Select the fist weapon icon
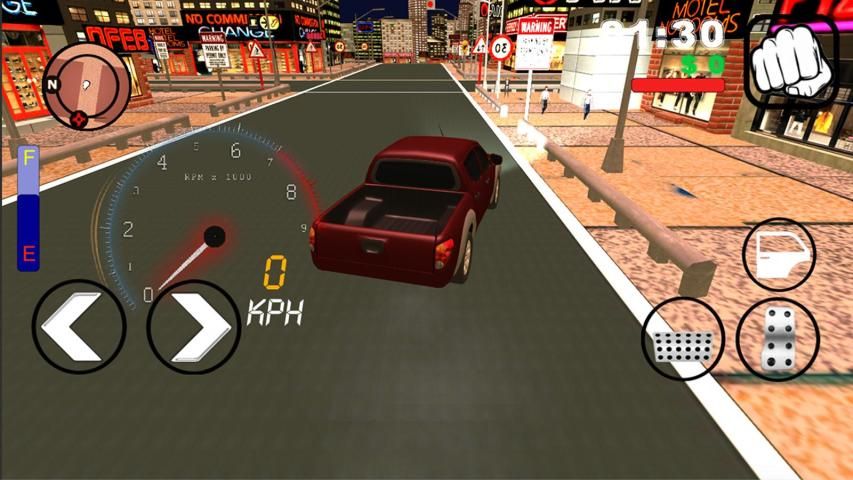Image resolution: width=853 pixels, height=480 pixels. (x=791, y=62)
